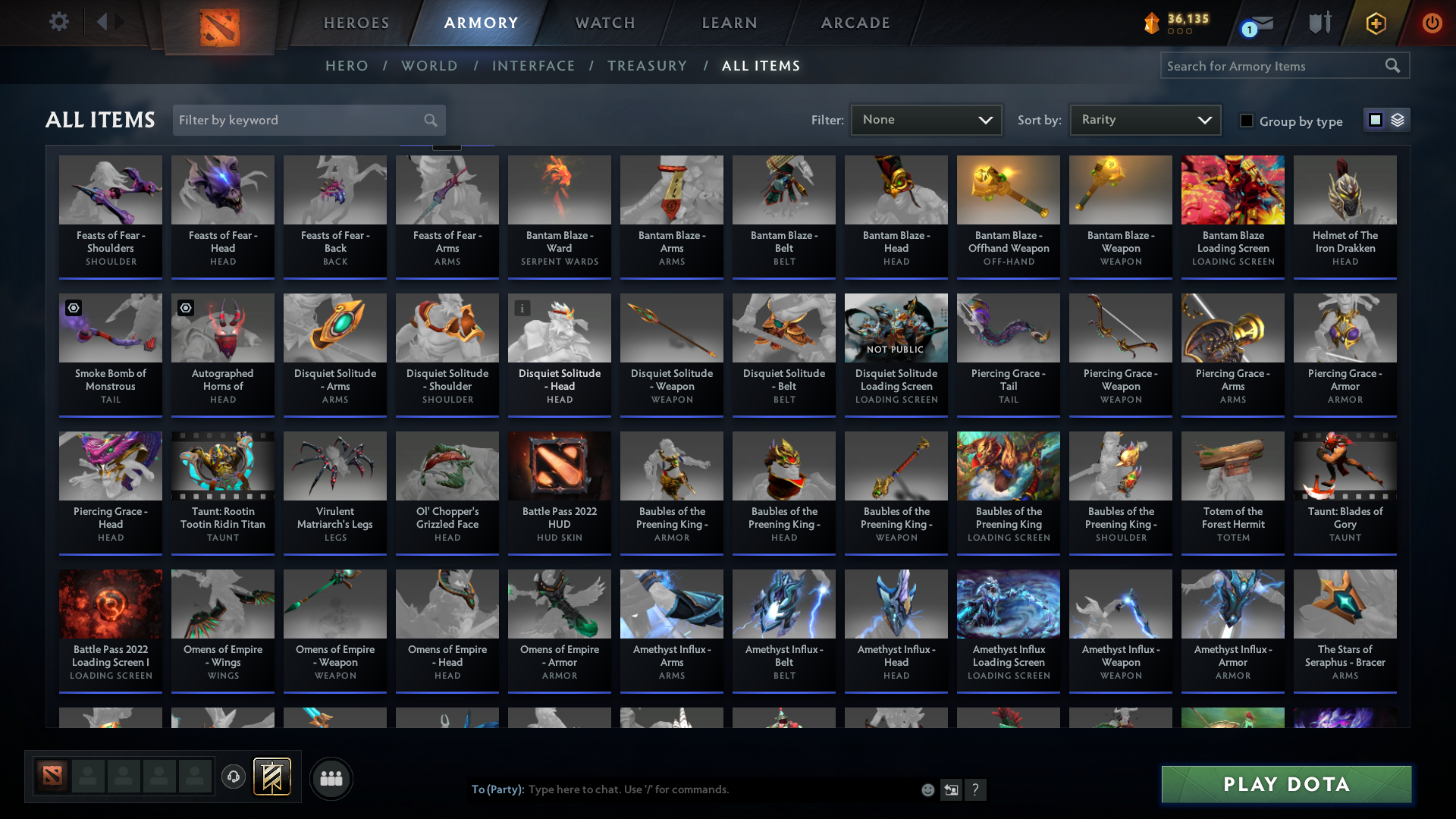The image size is (1456, 819).
Task: Toggle the eye icon on Smoke Bomb of Monstrous
Action: click(72, 308)
